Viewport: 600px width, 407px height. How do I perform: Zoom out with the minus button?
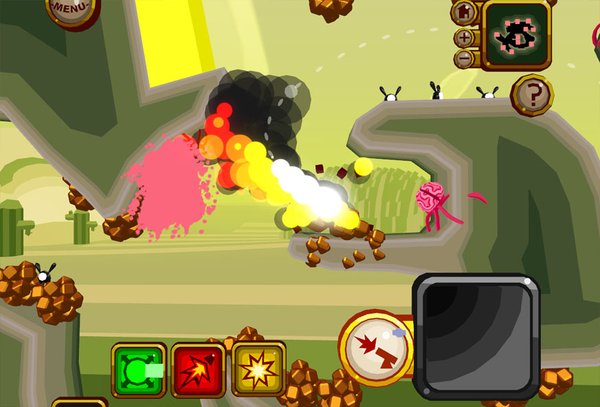(465, 58)
